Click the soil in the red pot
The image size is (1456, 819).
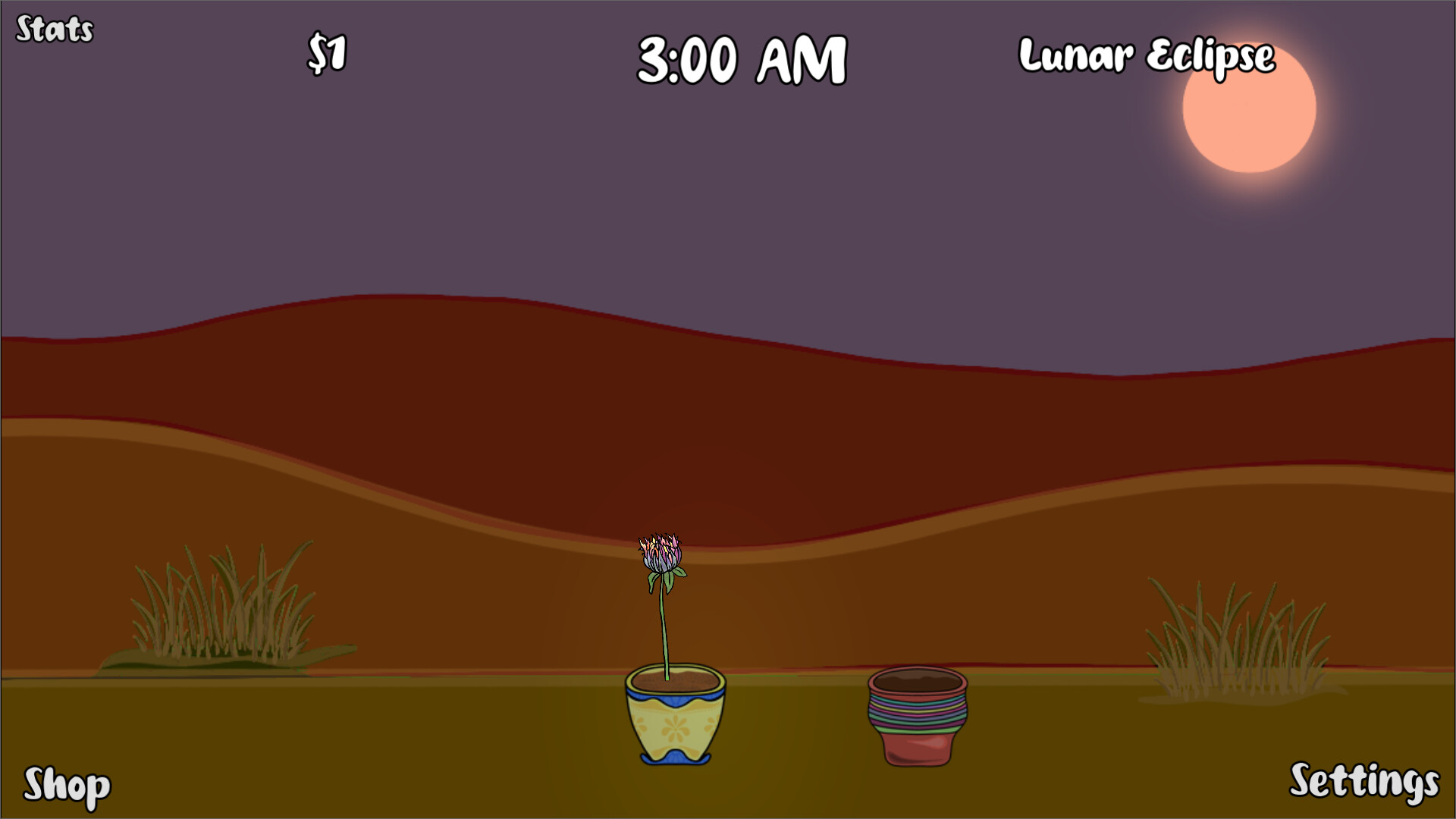[x=918, y=679]
